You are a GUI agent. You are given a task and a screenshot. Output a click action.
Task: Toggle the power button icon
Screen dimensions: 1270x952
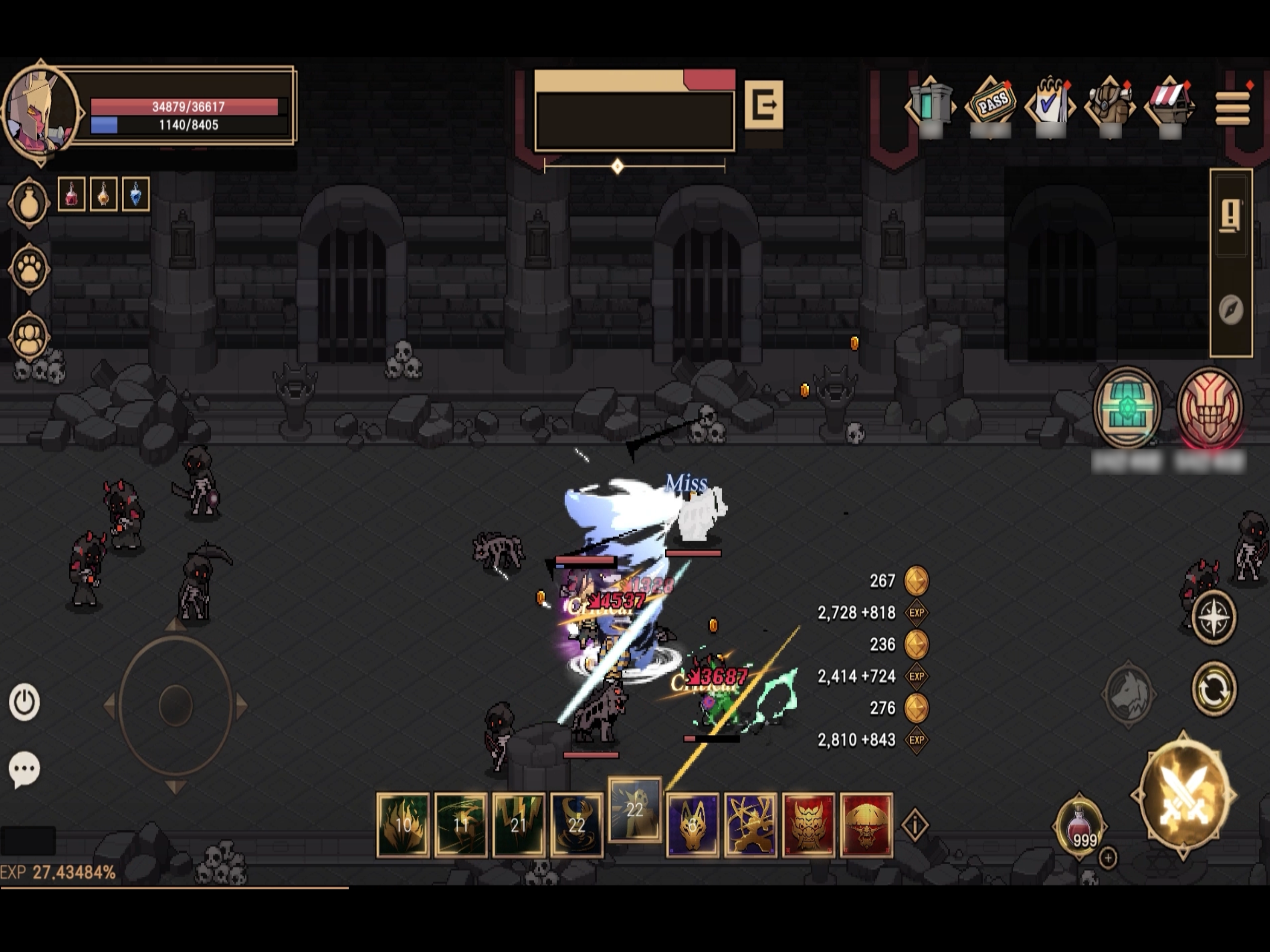click(x=25, y=701)
